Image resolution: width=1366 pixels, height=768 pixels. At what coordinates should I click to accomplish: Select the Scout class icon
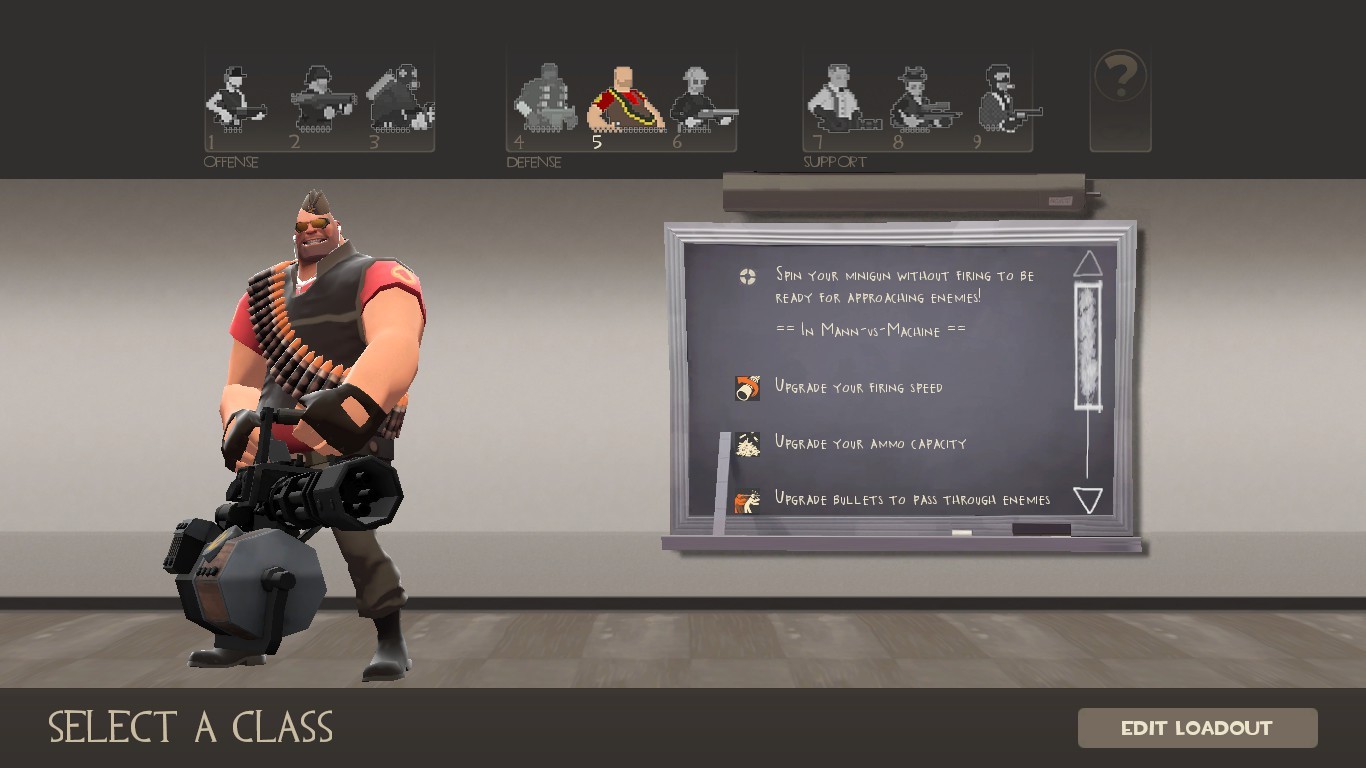[235, 95]
